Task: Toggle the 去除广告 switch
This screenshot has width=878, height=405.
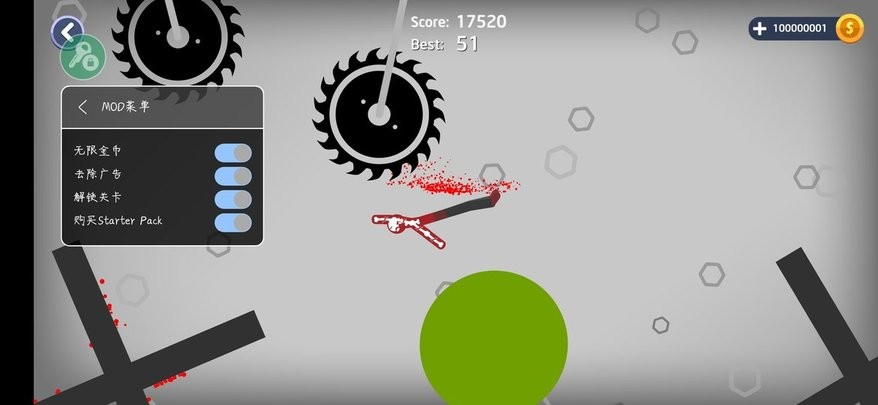Action: [233, 176]
